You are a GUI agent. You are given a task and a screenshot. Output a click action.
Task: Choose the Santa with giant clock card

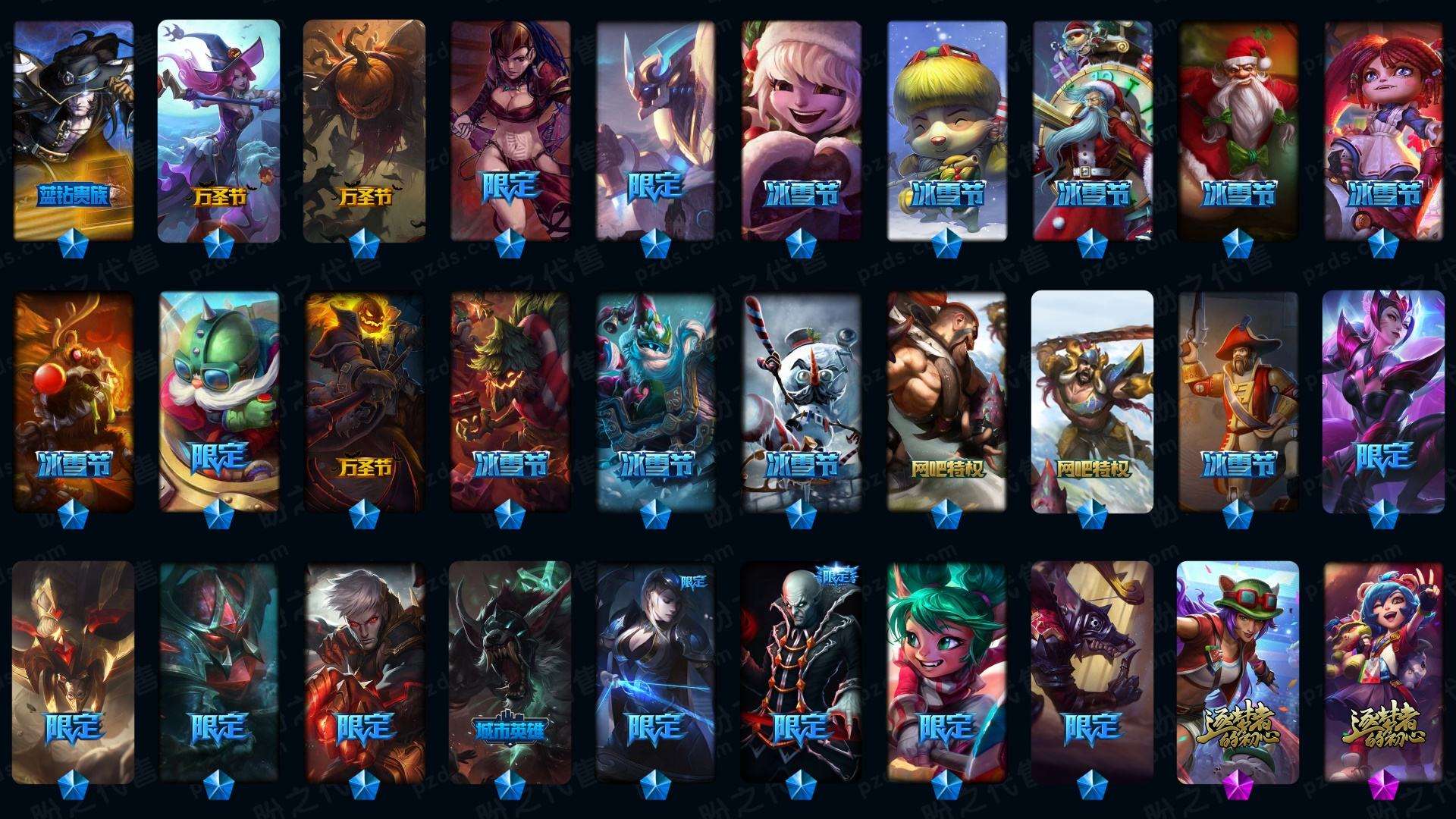coord(1092,129)
